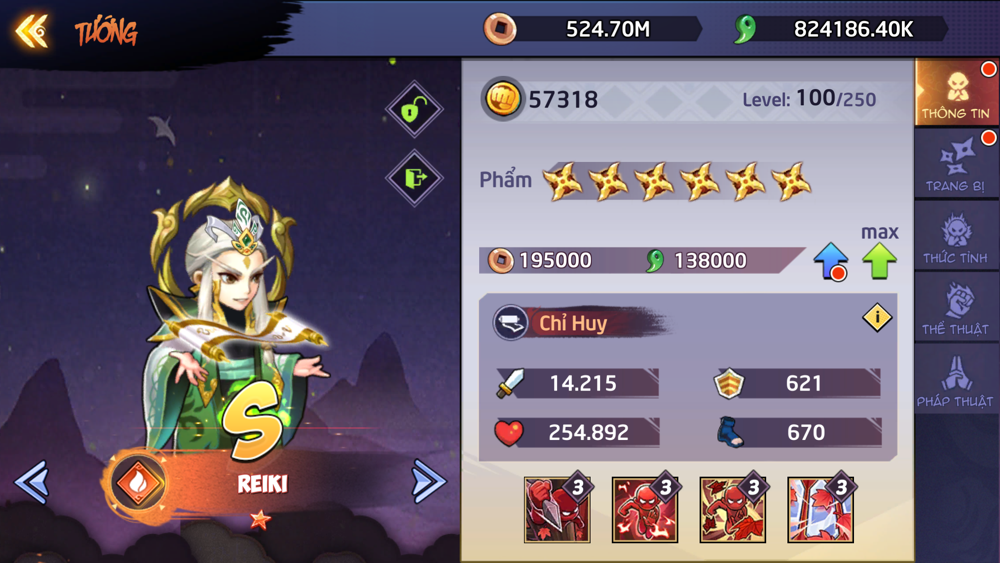
Task: Go back with the double-arrow button
Action: (x=32, y=31)
